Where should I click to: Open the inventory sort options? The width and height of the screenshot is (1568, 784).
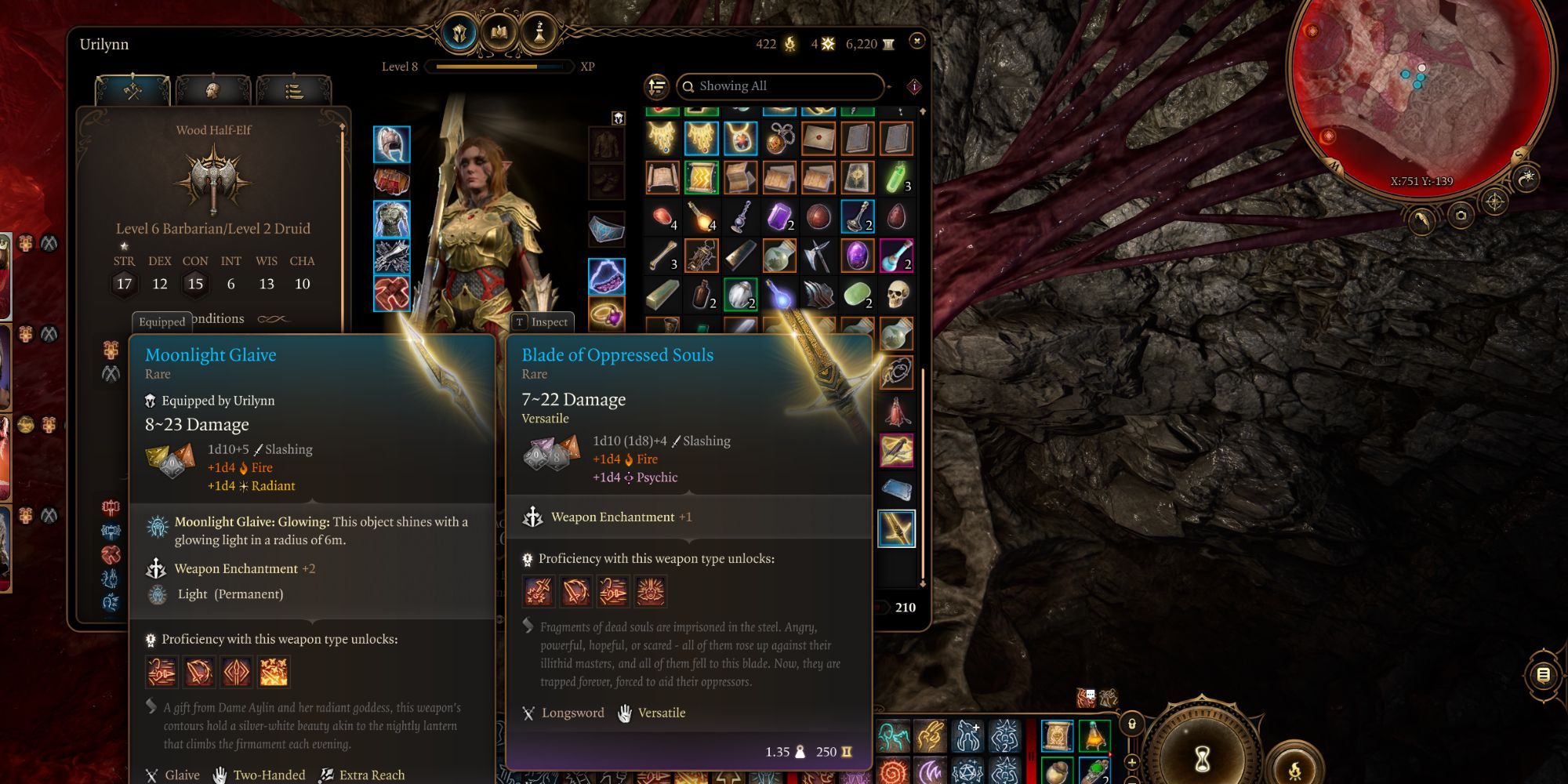tap(657, 86)
